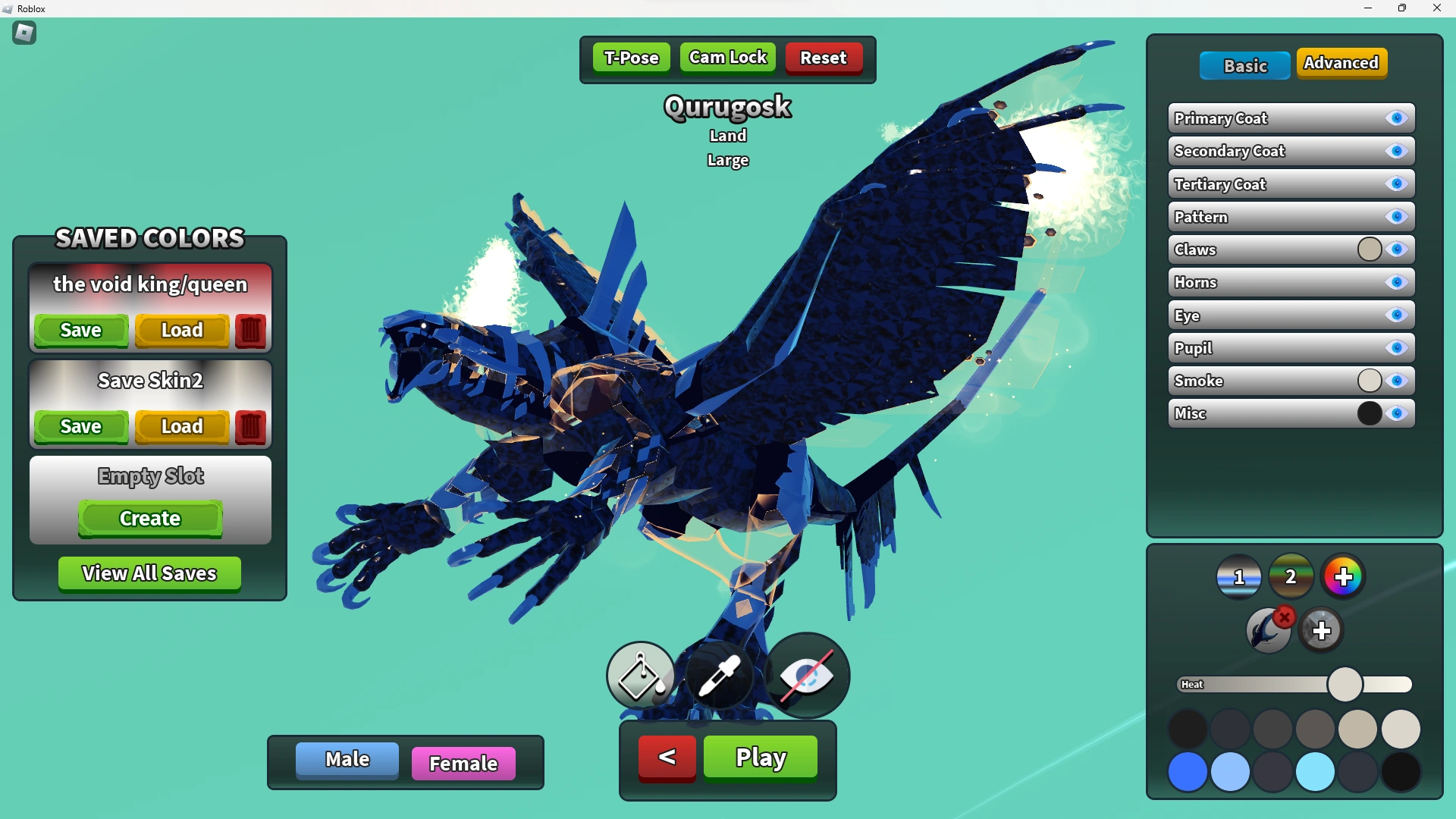Select the paint bucket fill tool
Viewport: 1456px width, 819px height.
640,675
